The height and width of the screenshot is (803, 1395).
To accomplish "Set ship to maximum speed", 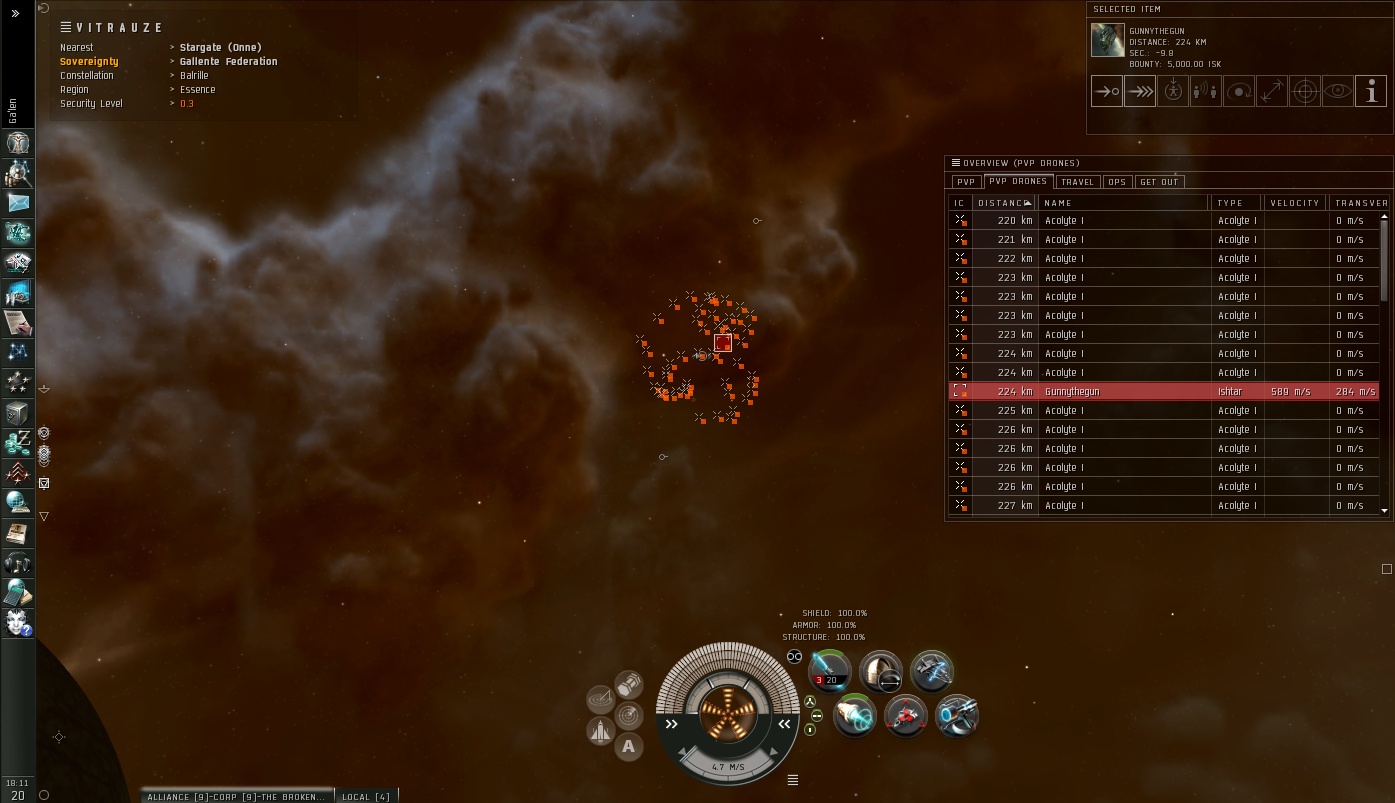I will [x=784, y=724].
